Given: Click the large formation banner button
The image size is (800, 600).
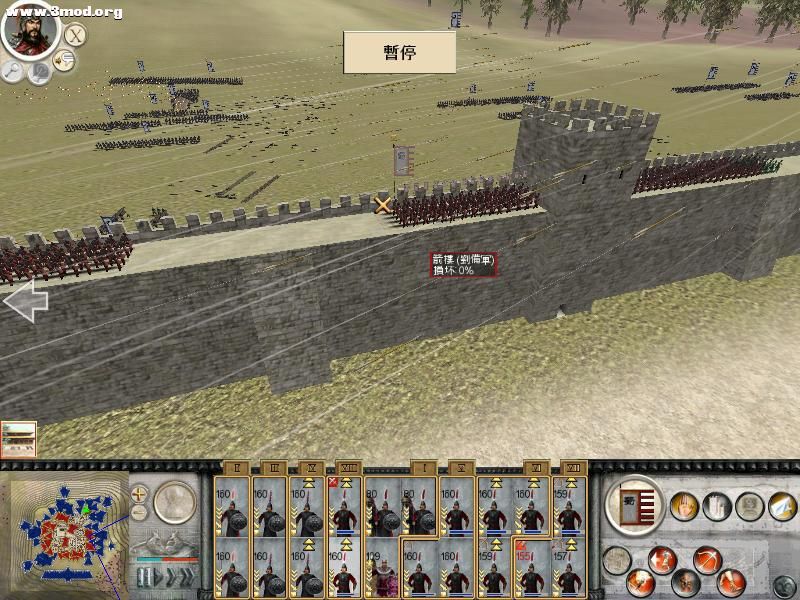Looking at the screenshot, I should click(x=635, y=504).
